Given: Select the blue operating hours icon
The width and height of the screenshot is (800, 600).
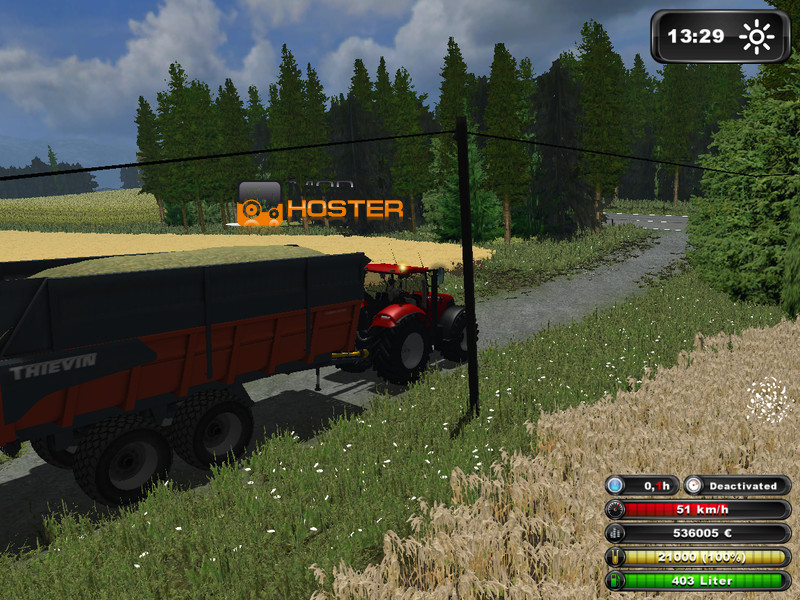Looking at the screenshot, I should (x=615, y=486).
